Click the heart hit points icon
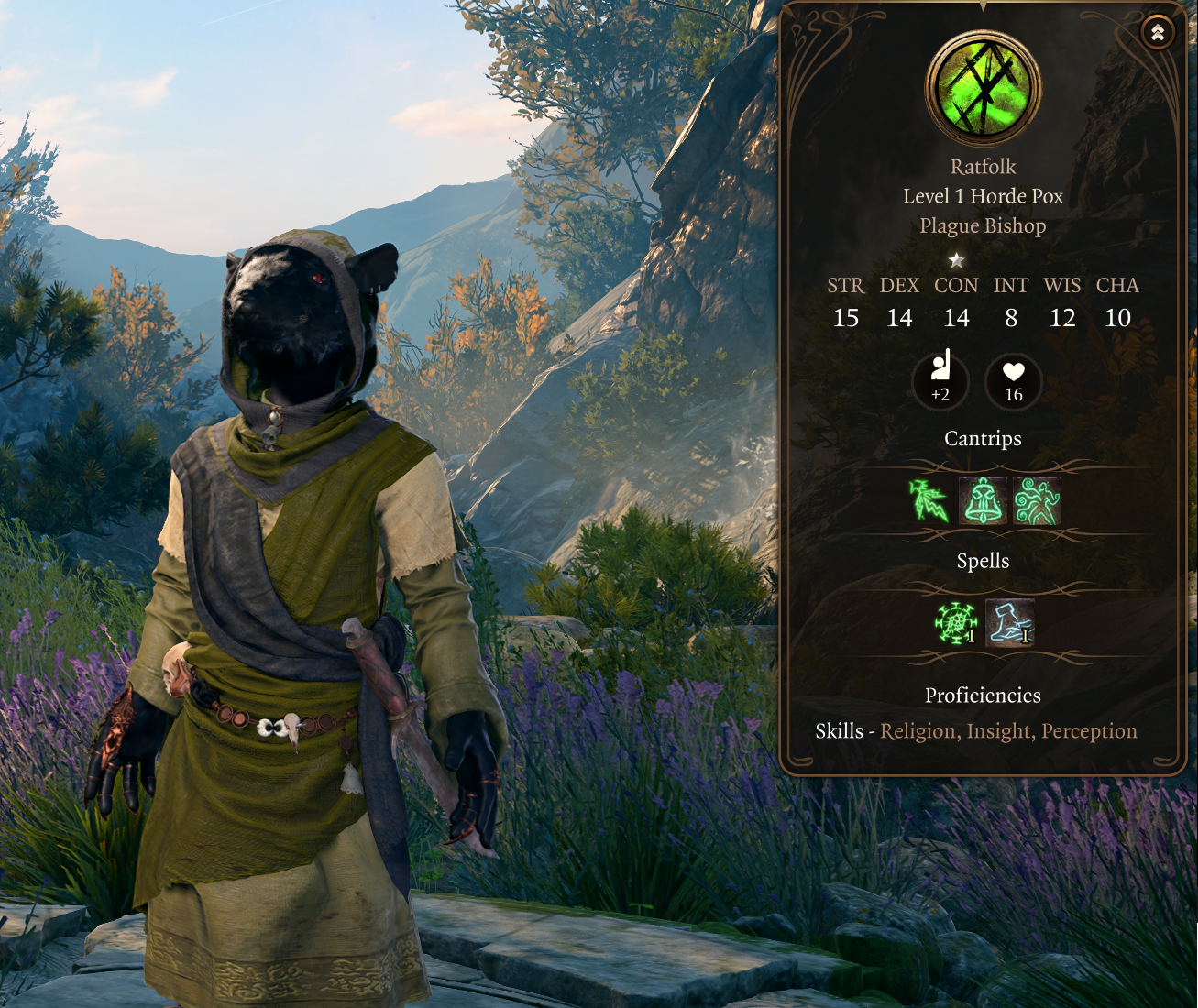Screen dimensions: 1198x1008 (1013, 379)
